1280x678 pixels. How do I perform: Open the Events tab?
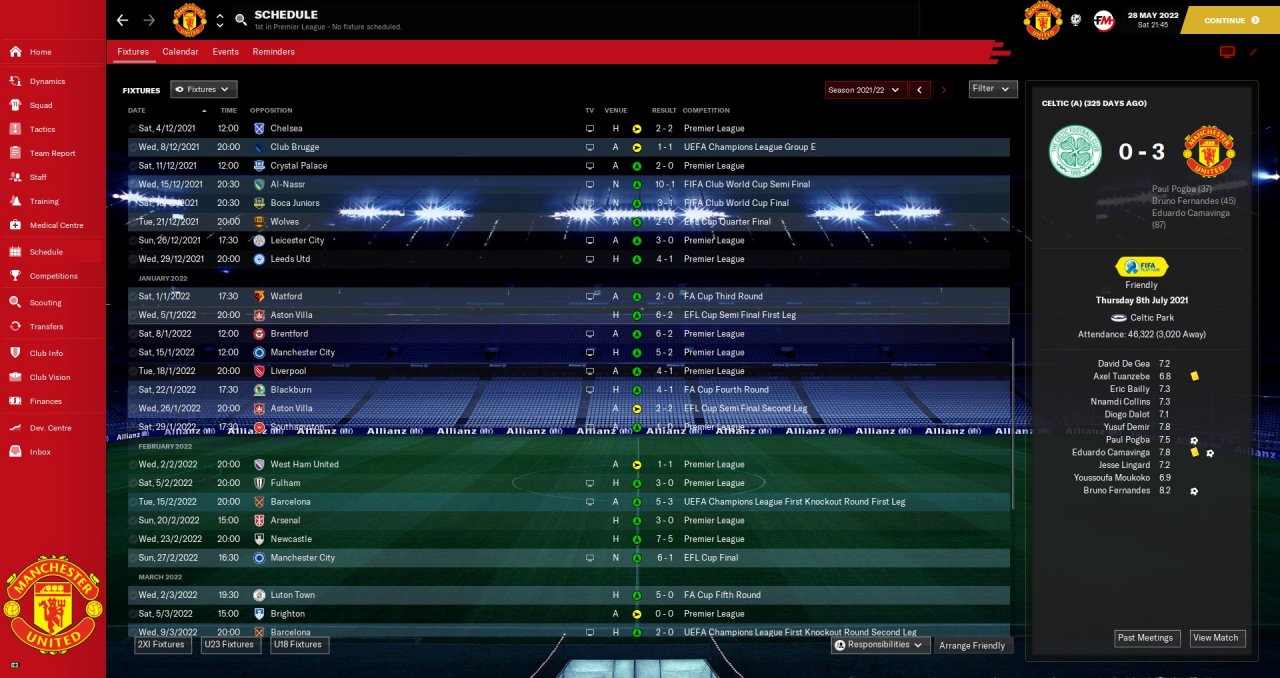point(225,52)
